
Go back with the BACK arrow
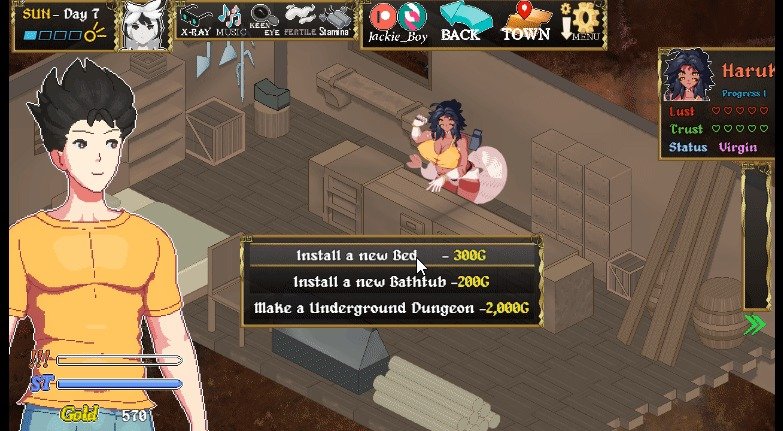(460, 22)
